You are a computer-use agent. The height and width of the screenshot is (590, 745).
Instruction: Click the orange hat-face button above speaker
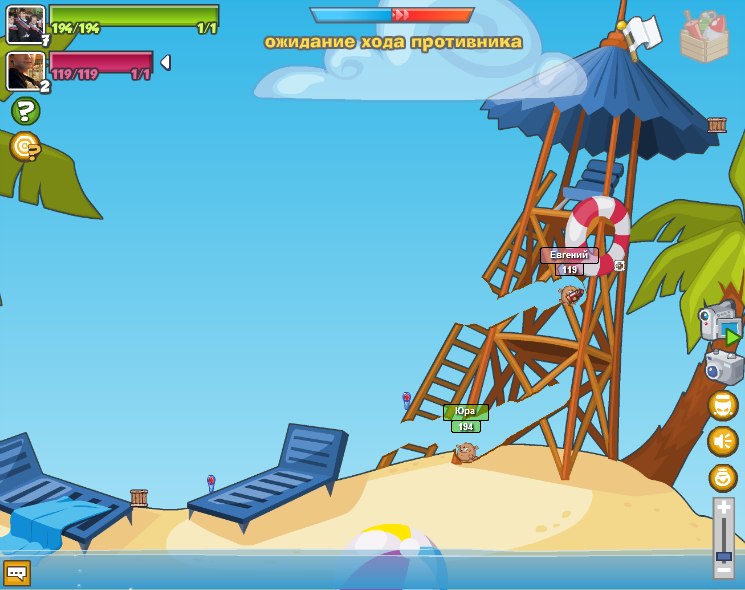point(722,405)
